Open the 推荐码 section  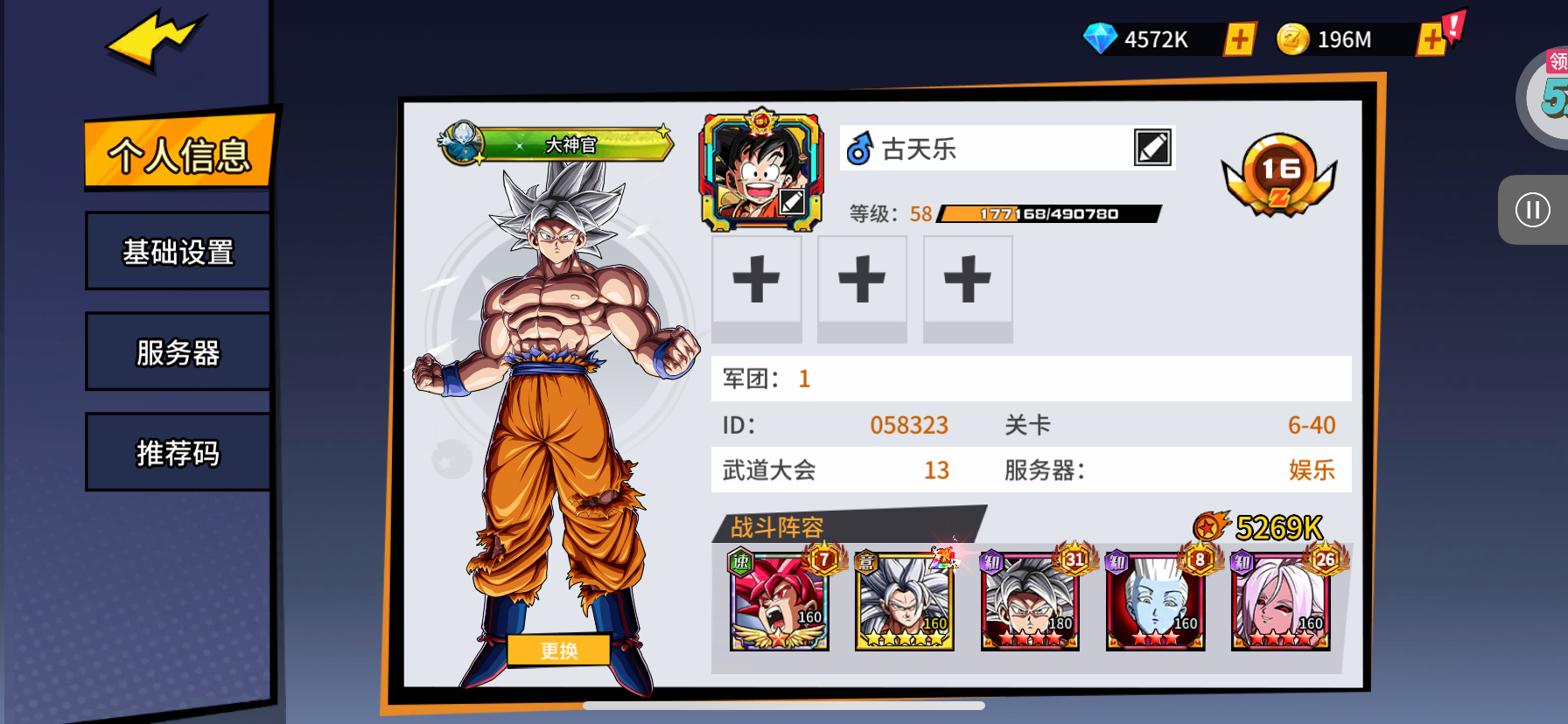(x=178, y=453)
